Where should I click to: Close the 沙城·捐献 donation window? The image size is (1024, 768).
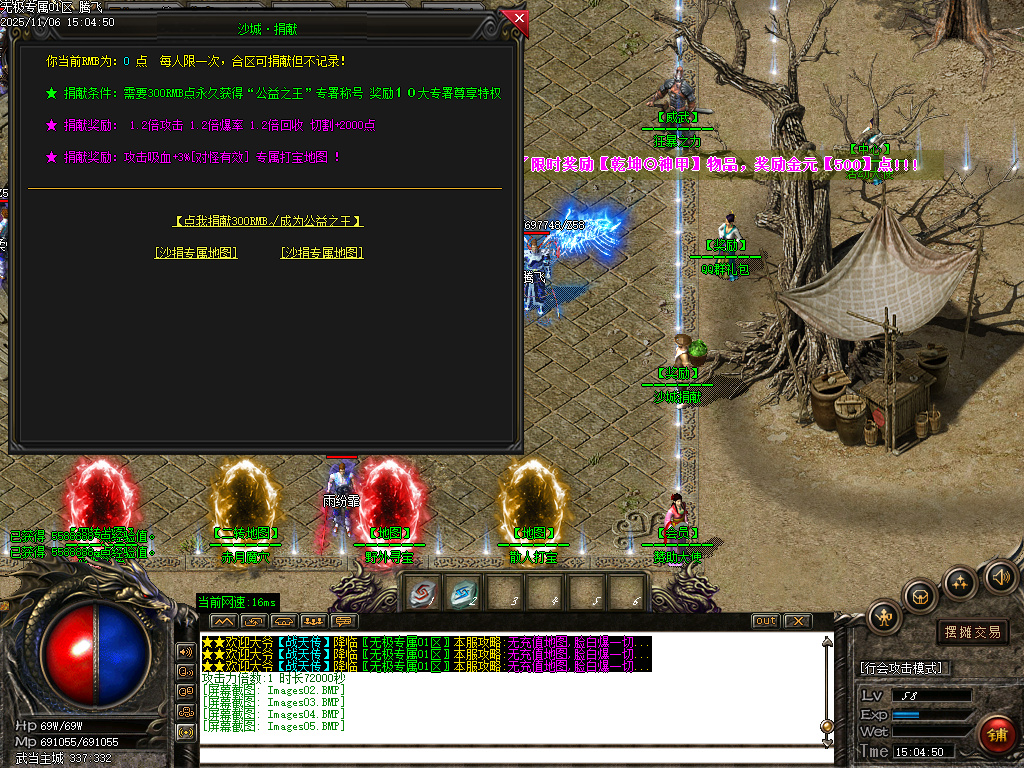tap(516, 18)
